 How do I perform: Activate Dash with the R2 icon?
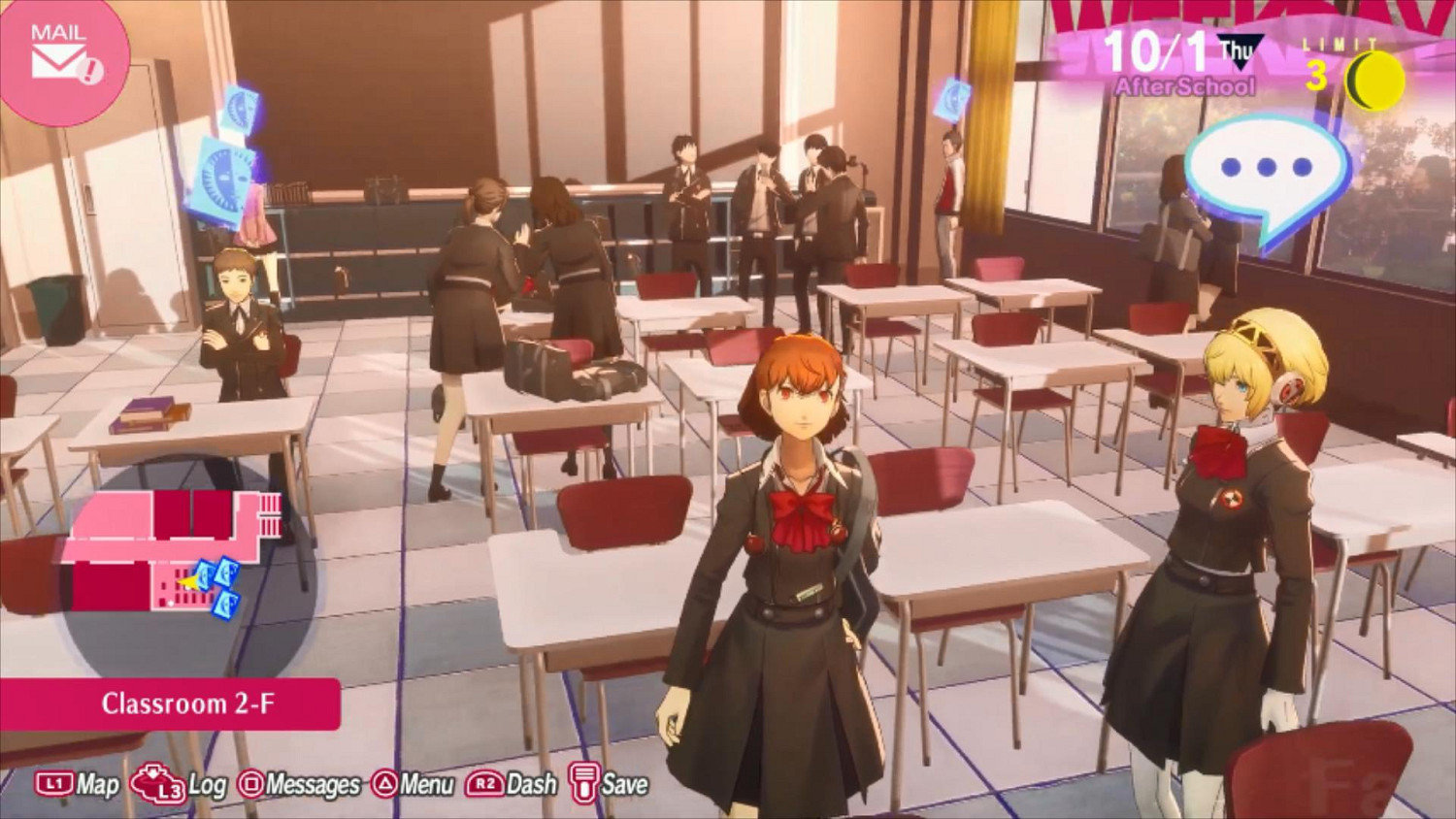click(485, 782)
